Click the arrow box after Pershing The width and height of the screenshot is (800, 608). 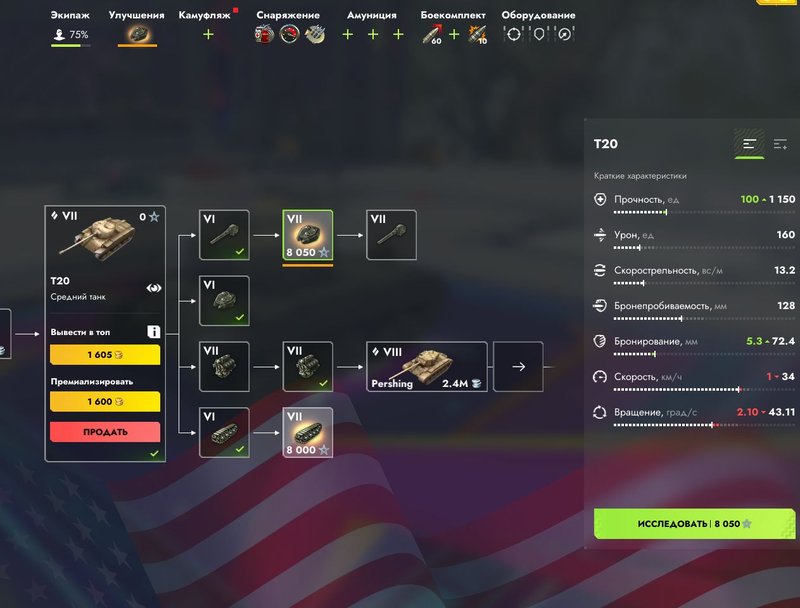click(518, 367)
